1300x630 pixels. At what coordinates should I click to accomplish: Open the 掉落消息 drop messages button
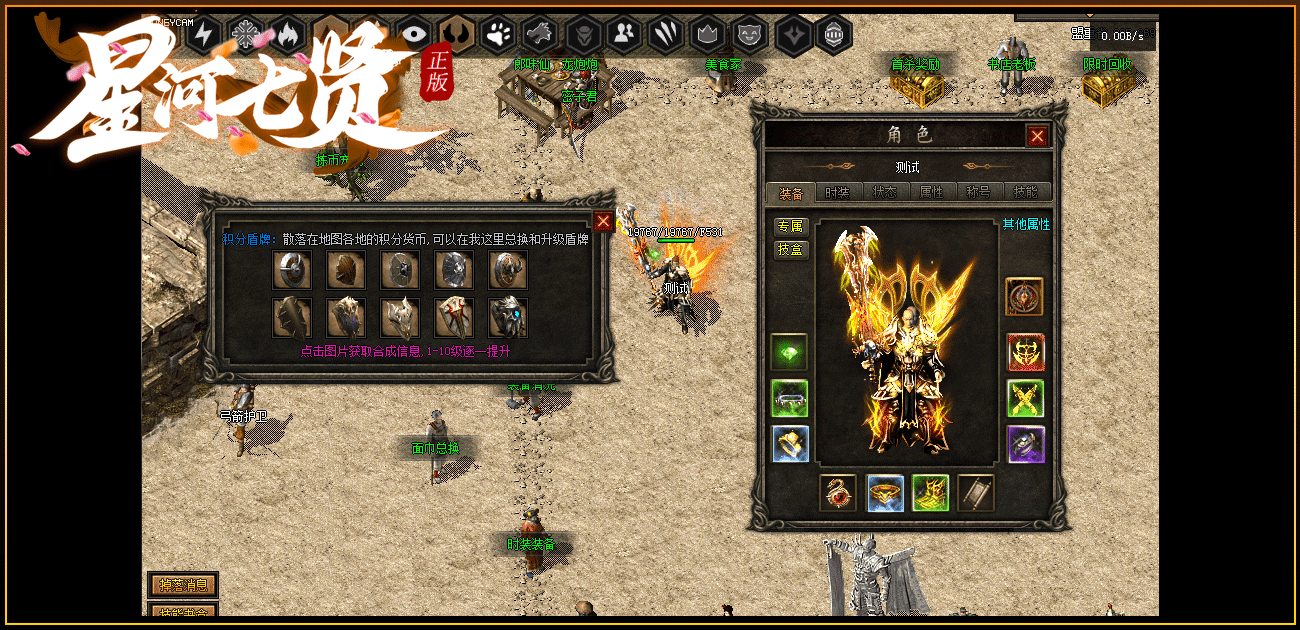click(183, 585)
